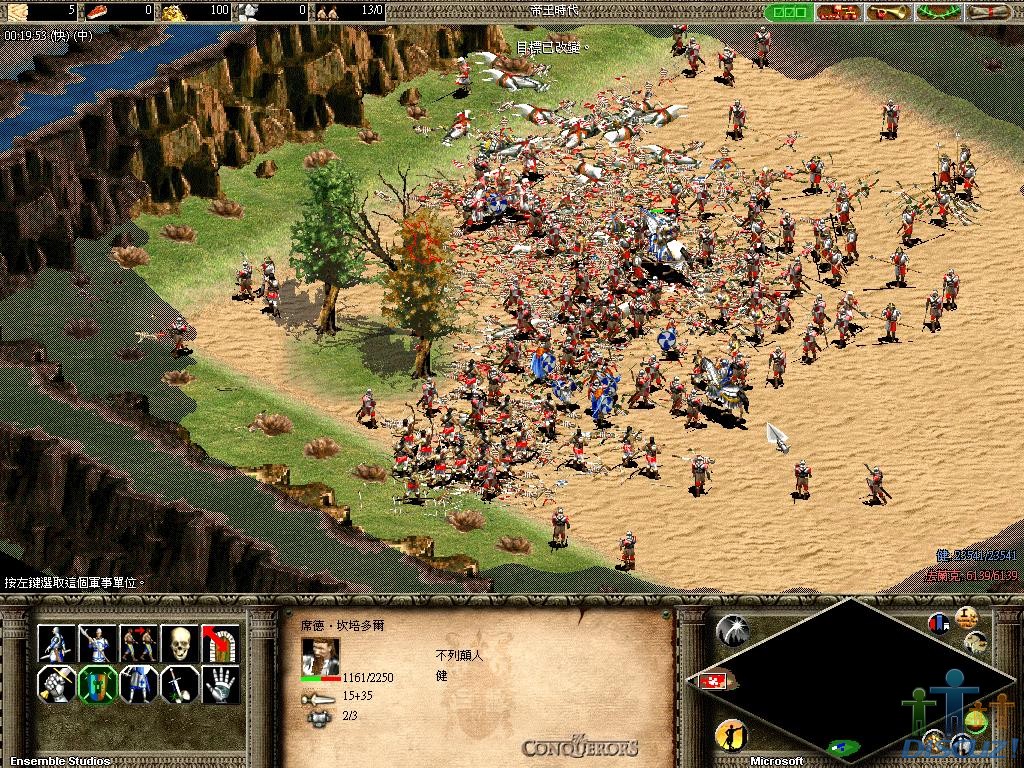
Task: Select the Guard command with spearman icon
Action: (97, 643)
